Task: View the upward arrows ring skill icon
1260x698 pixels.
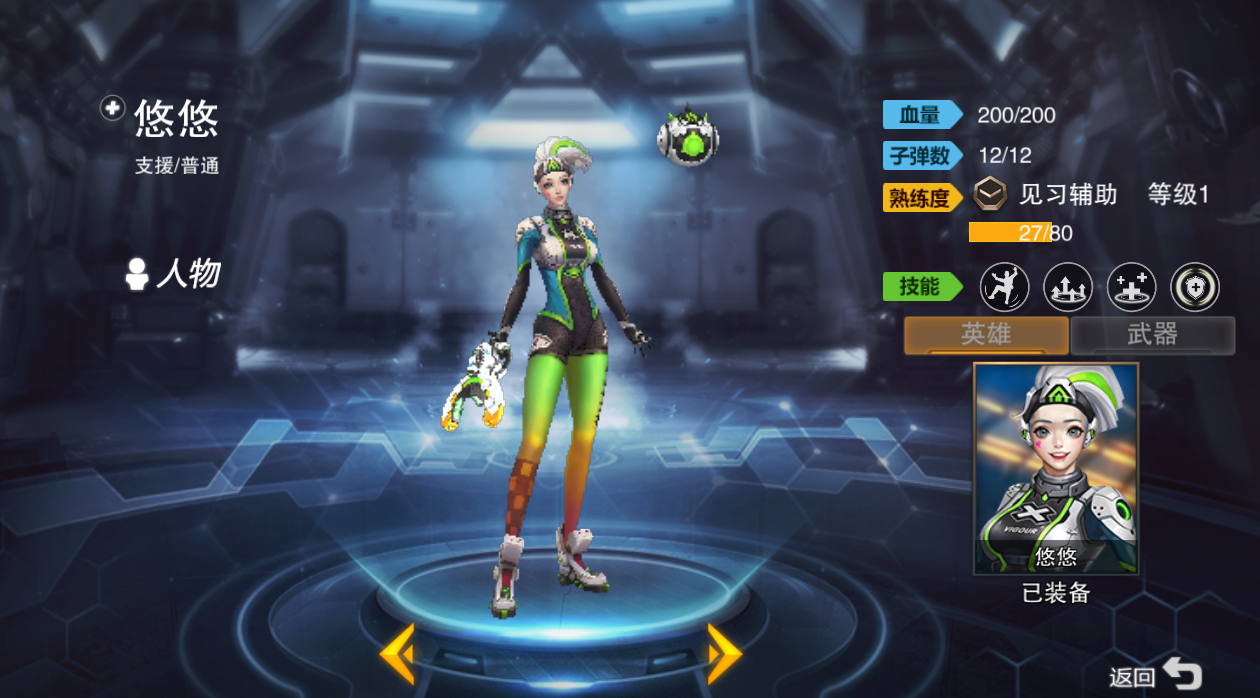Action: click(x=1067, y=287)
